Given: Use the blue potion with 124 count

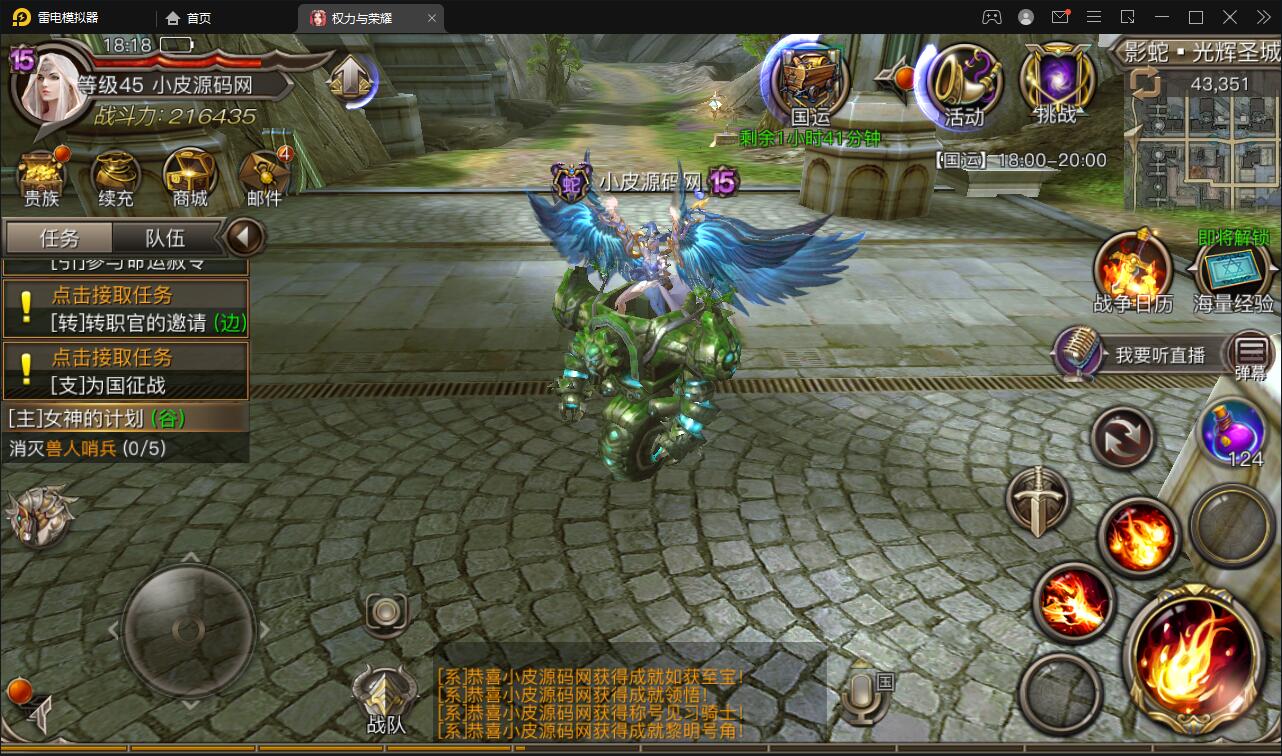Looking at the screenshot, I should [x=1233, y=432].
